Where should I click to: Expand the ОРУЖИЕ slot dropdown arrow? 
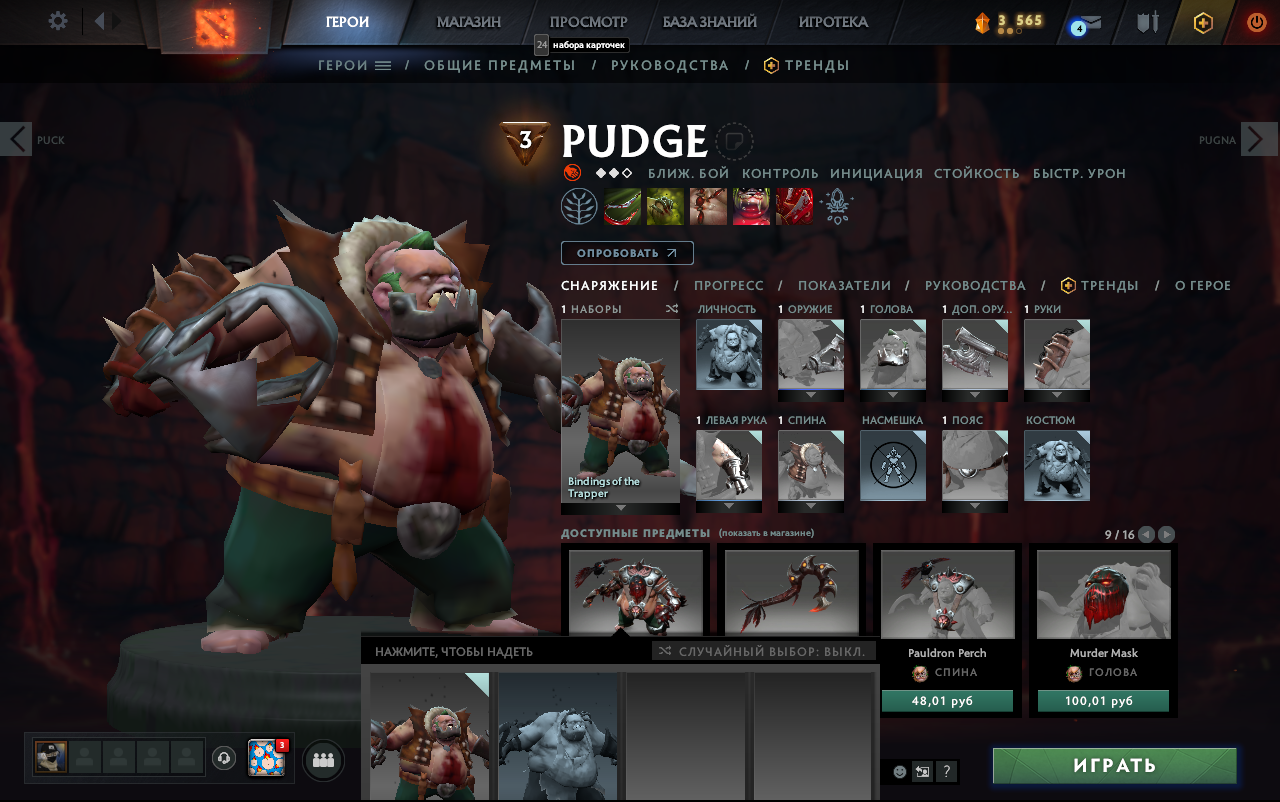810,394
